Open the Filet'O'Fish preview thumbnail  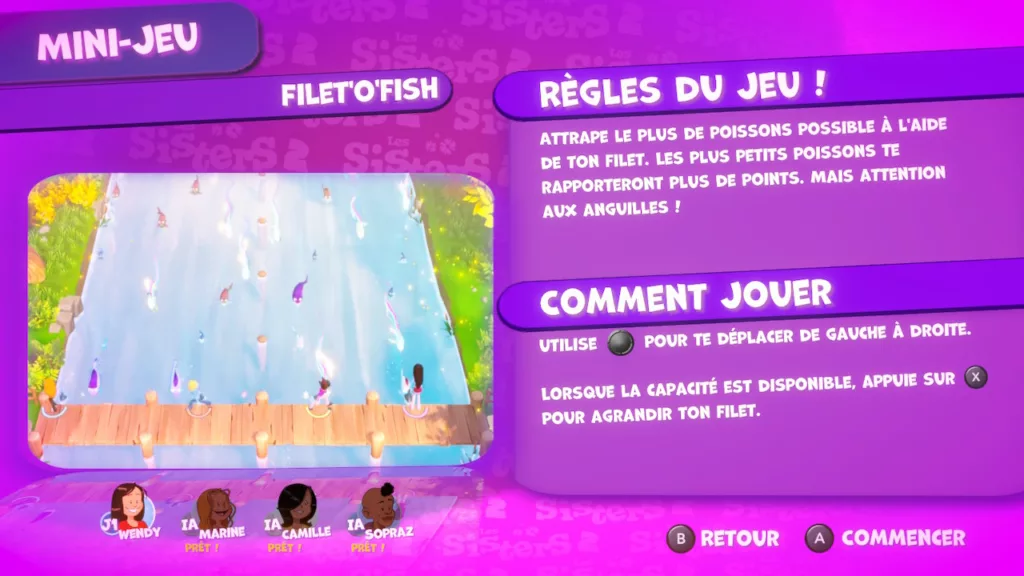coord(260,320)
